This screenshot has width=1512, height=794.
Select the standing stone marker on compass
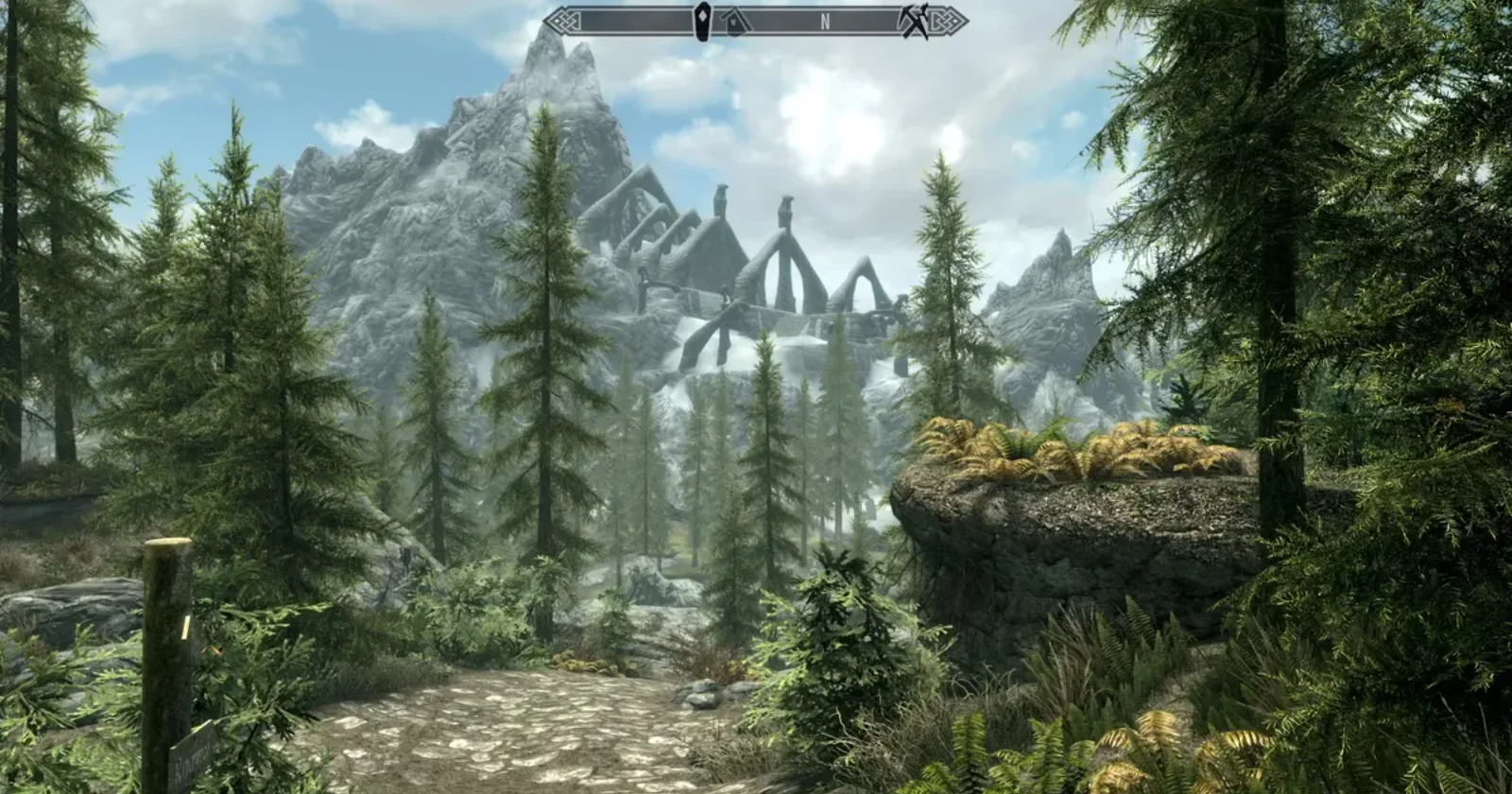tap(703, 21)
